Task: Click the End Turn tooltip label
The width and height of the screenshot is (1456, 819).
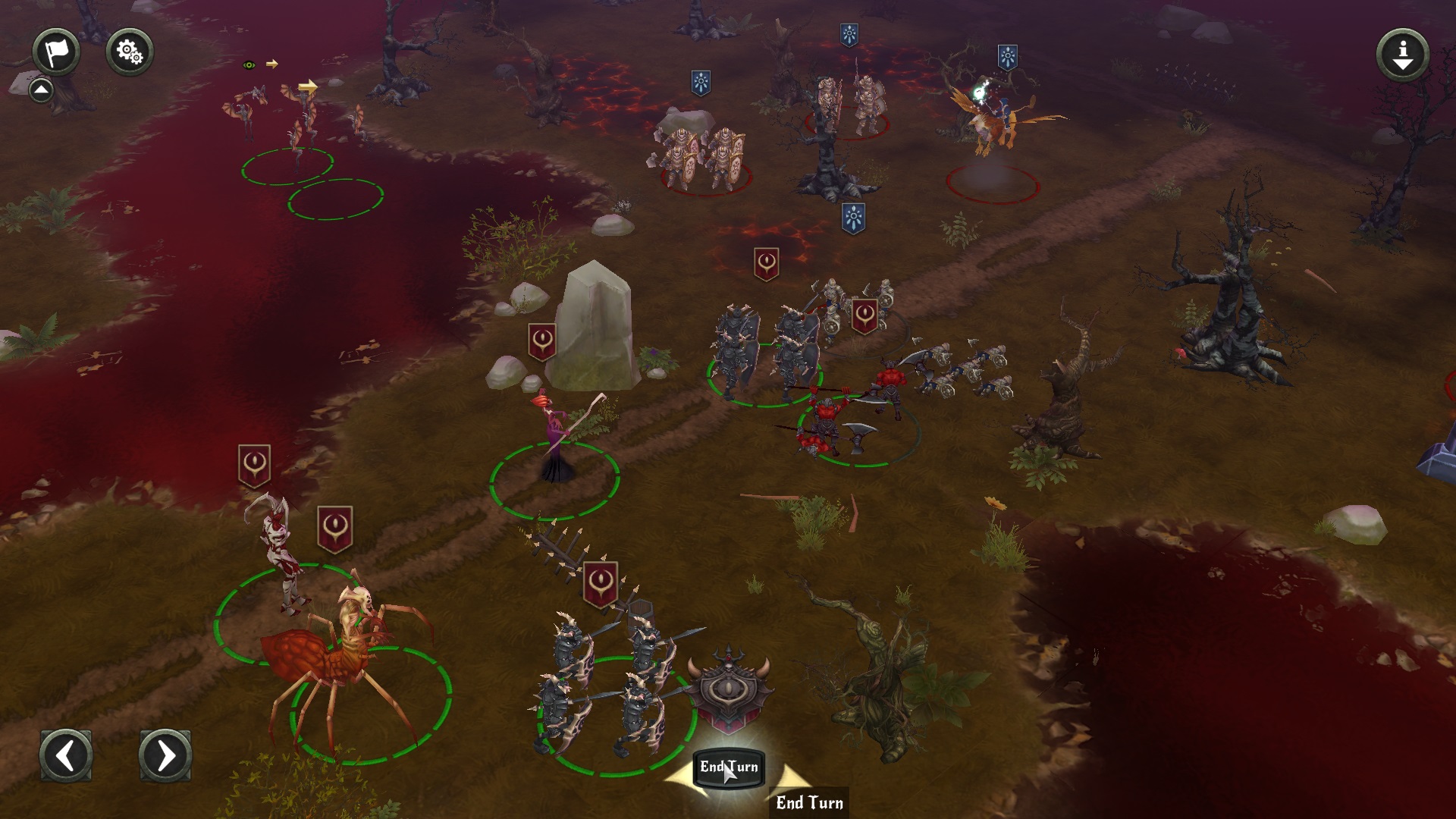Action: pyautogui.click(x=808, y=802)
